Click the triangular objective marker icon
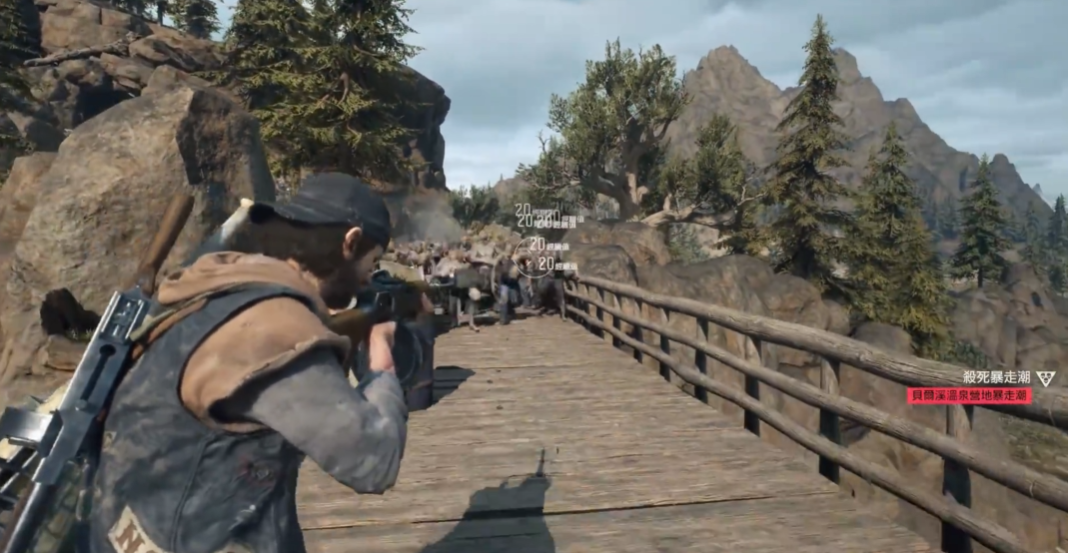Viewport: 1068px width, 553px height. click(x=1045, y=378)
